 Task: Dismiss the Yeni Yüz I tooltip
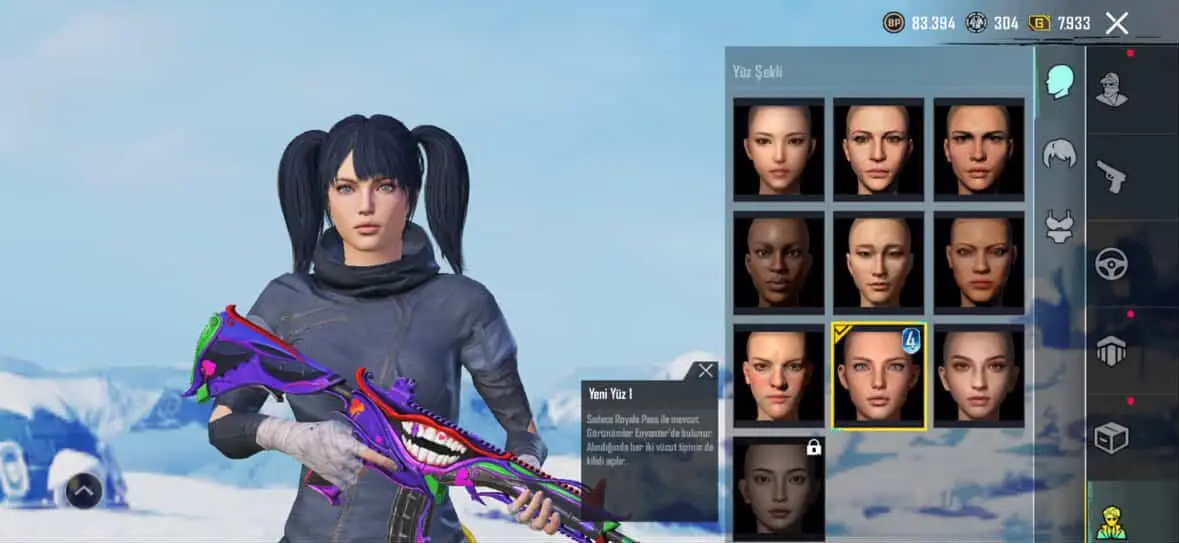click(705, 371)
